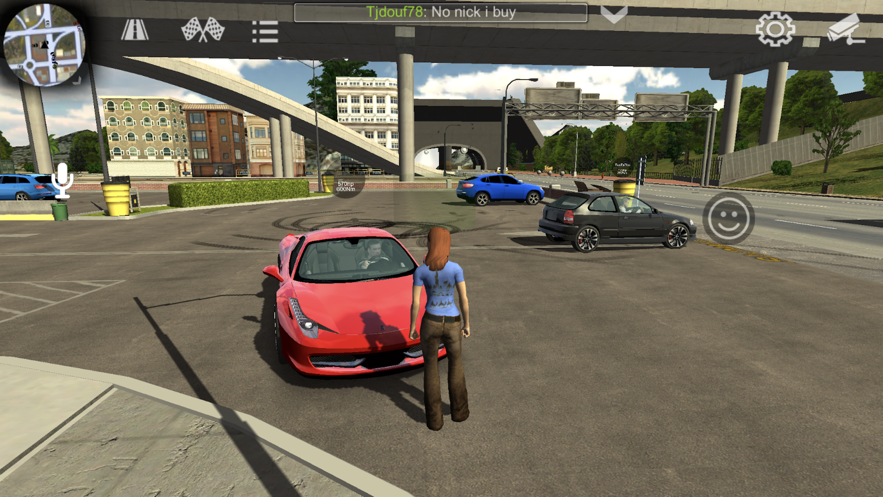Expand the chat dropdown arrow
The height and width of the screenshot is (497, 883).
614,14
